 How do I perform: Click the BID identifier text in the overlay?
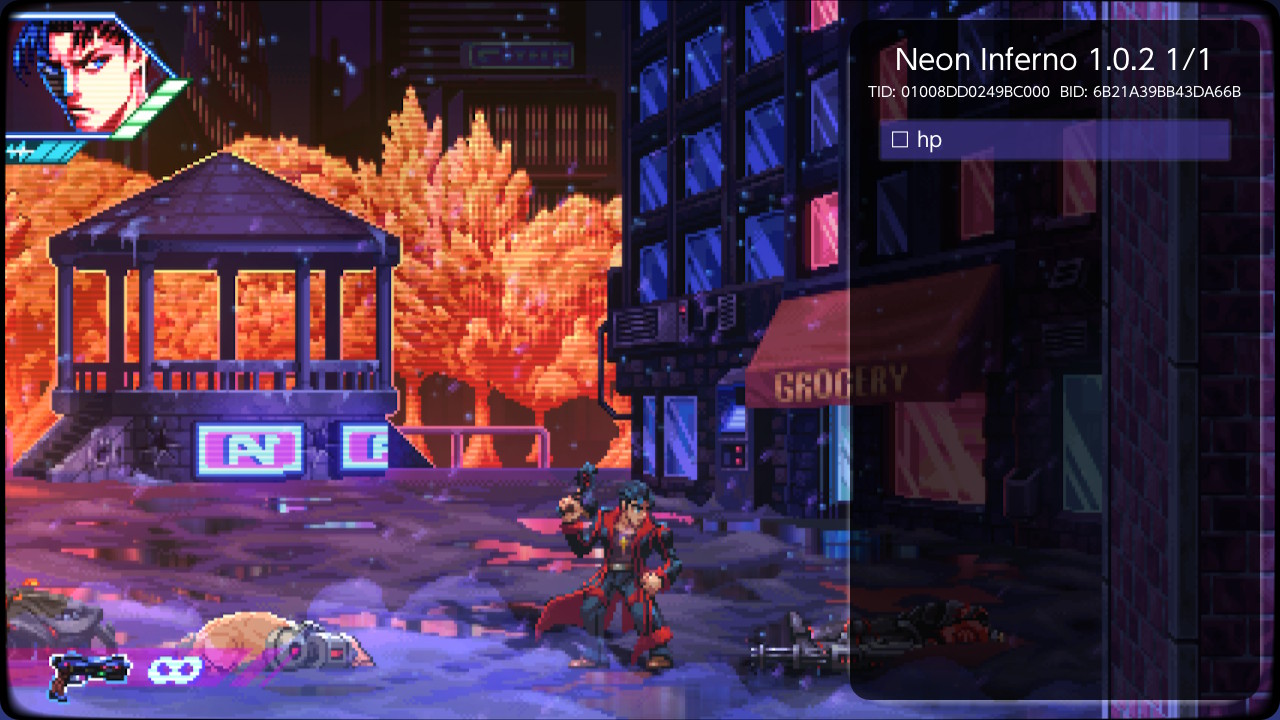[1150, 92]
